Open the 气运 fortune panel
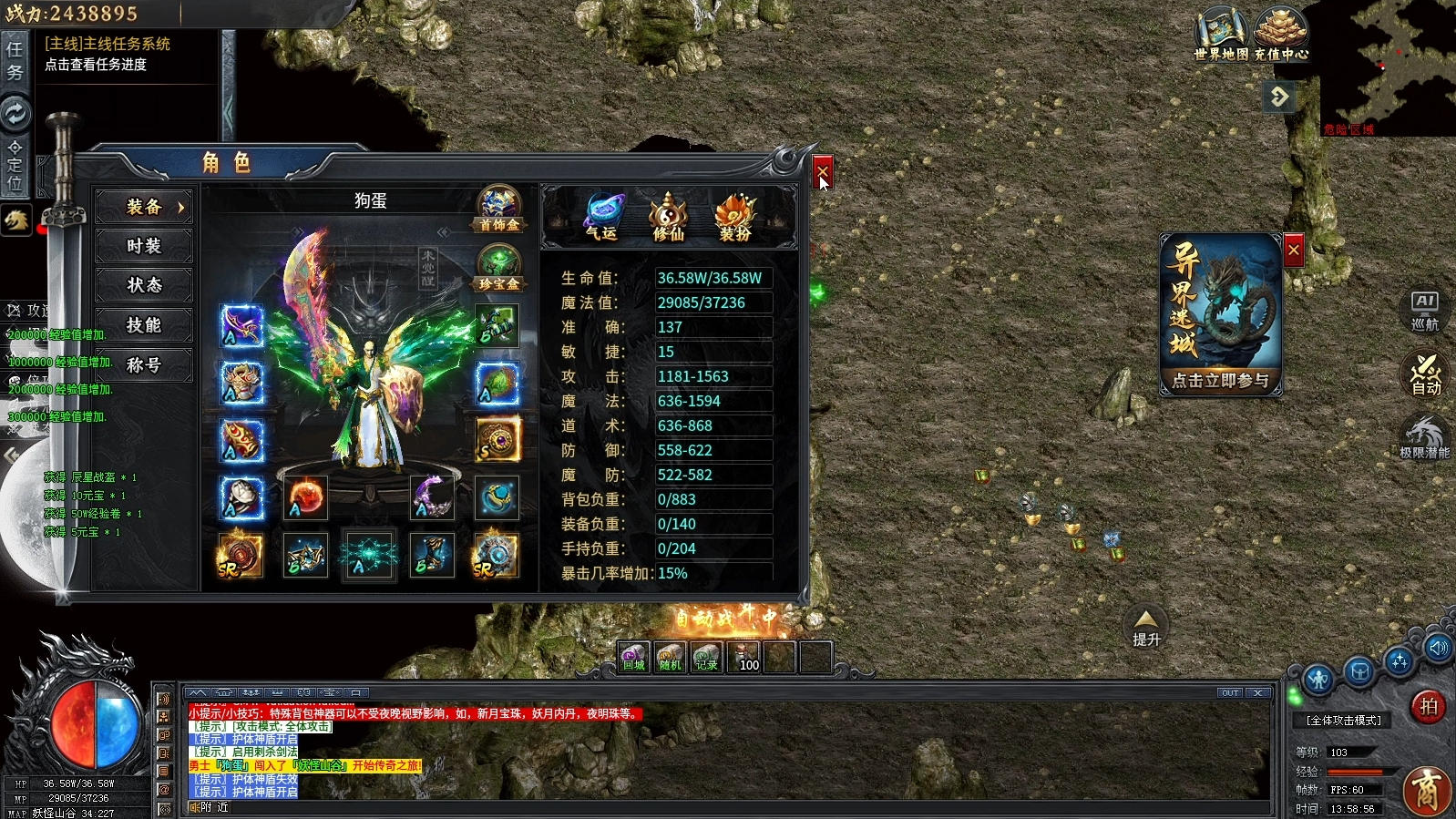 602,216
